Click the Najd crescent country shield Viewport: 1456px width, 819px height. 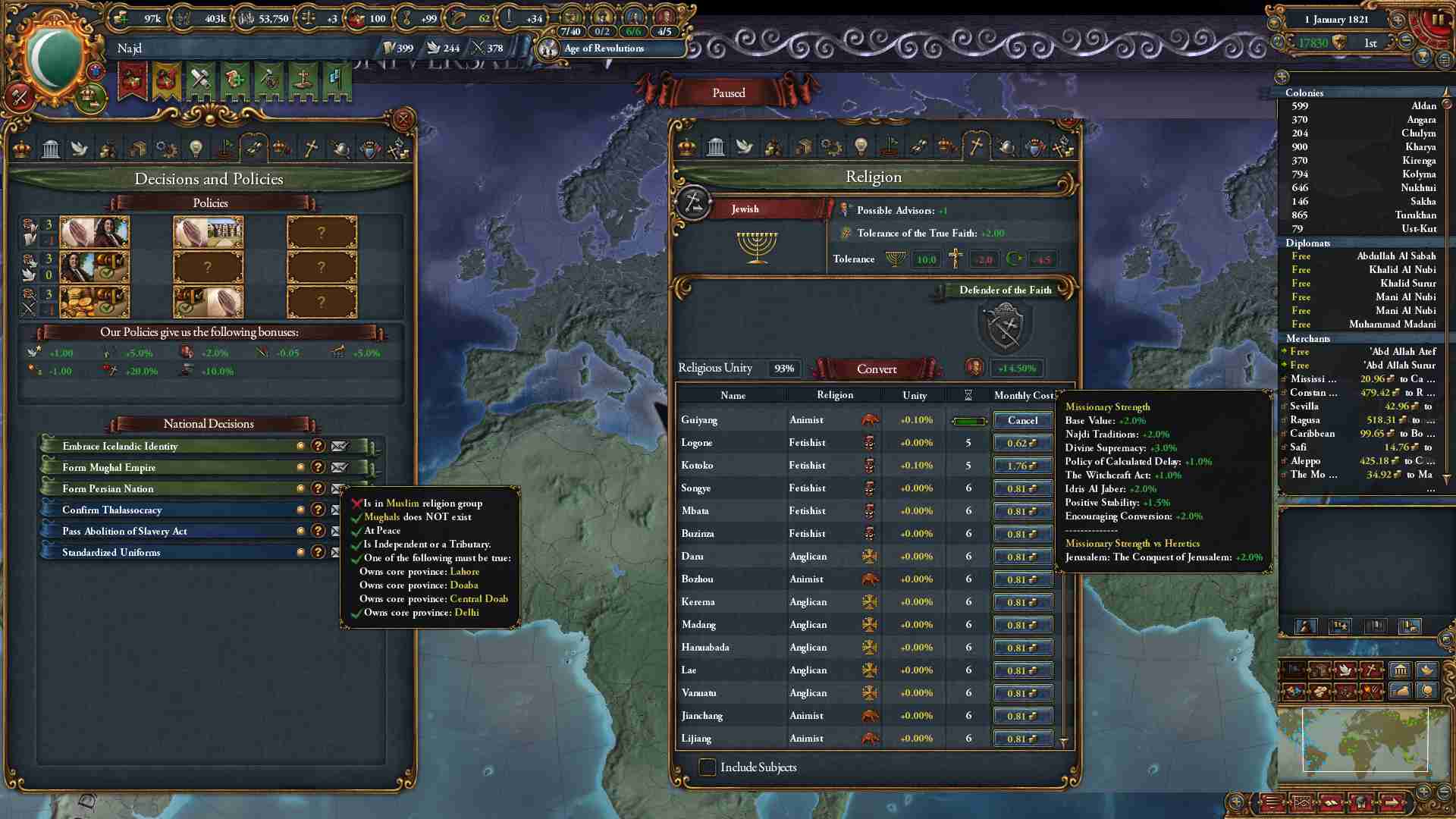click(55, 58)
